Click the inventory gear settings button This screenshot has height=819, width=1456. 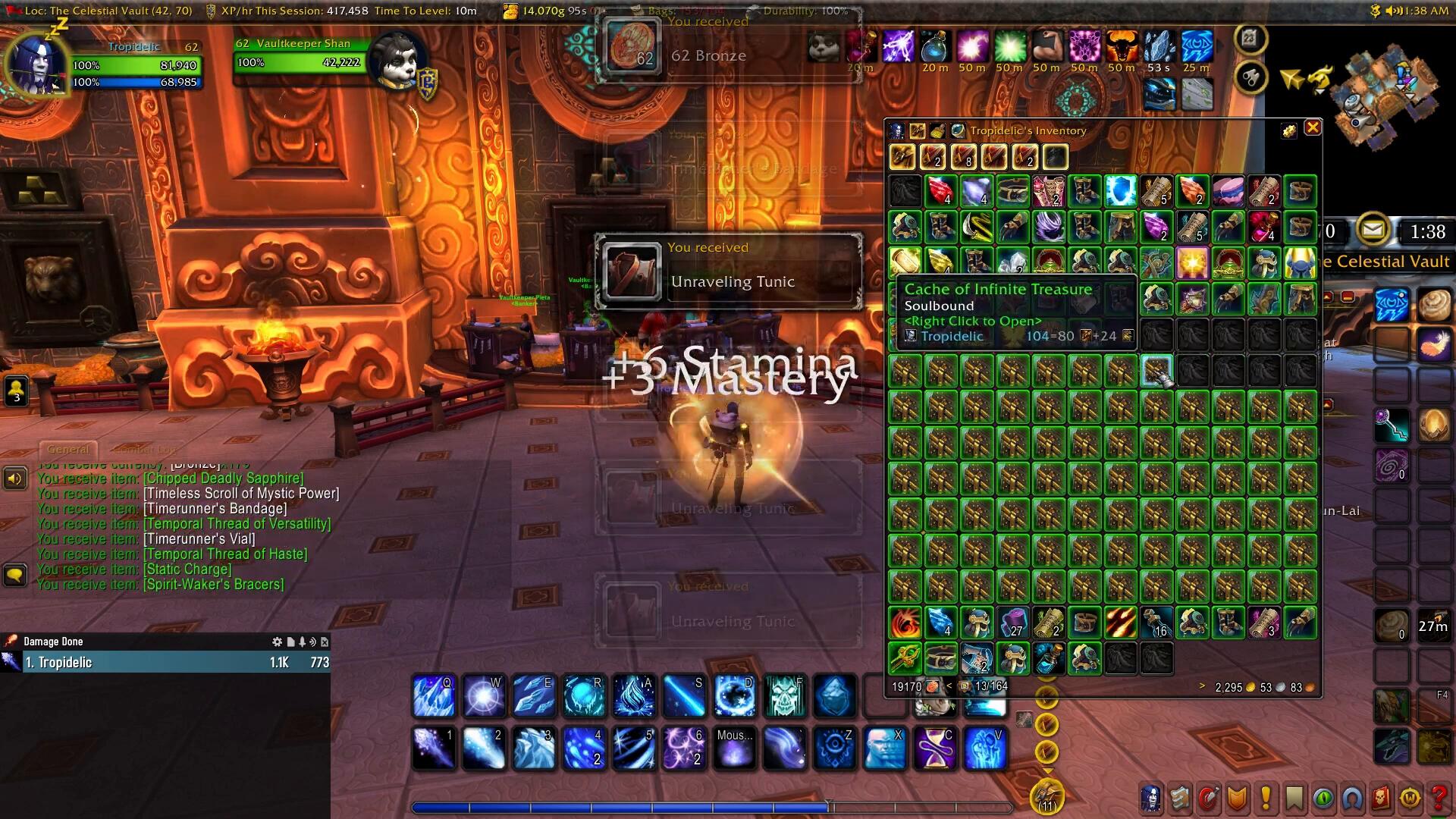coord(1288,131)
